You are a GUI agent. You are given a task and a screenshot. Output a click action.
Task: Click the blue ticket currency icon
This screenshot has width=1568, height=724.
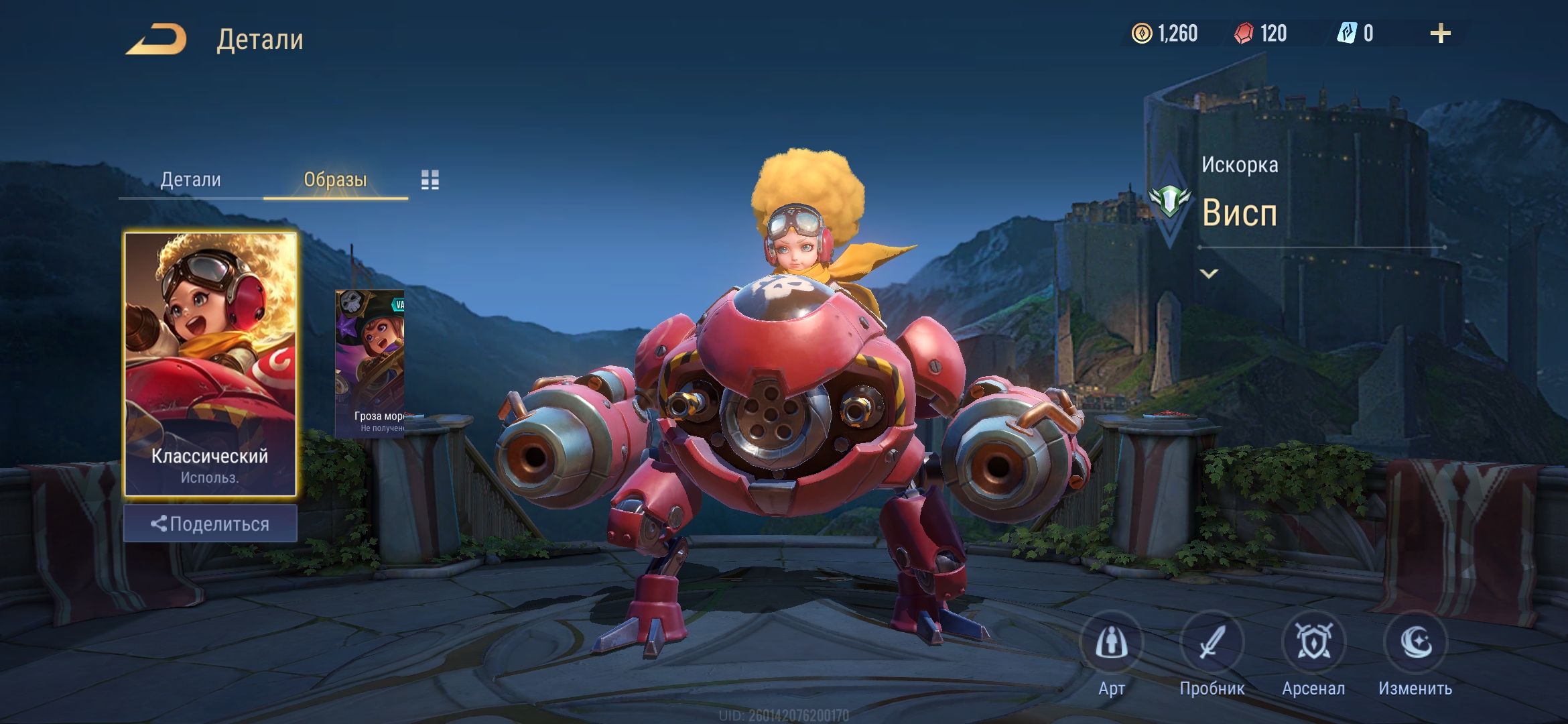pos(1346,34)
